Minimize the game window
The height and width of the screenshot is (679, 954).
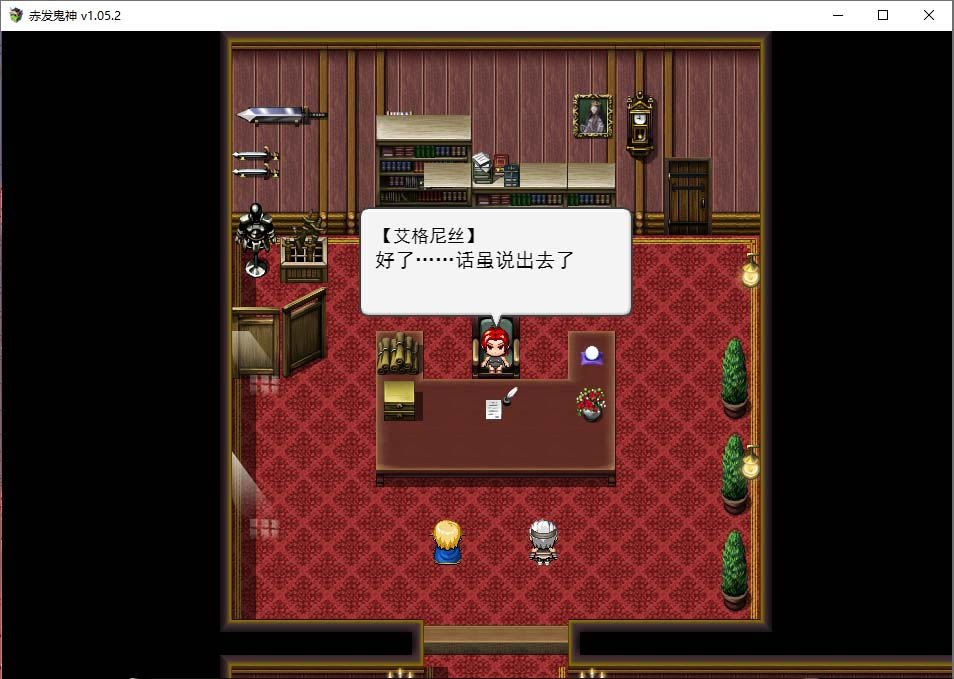836,15
